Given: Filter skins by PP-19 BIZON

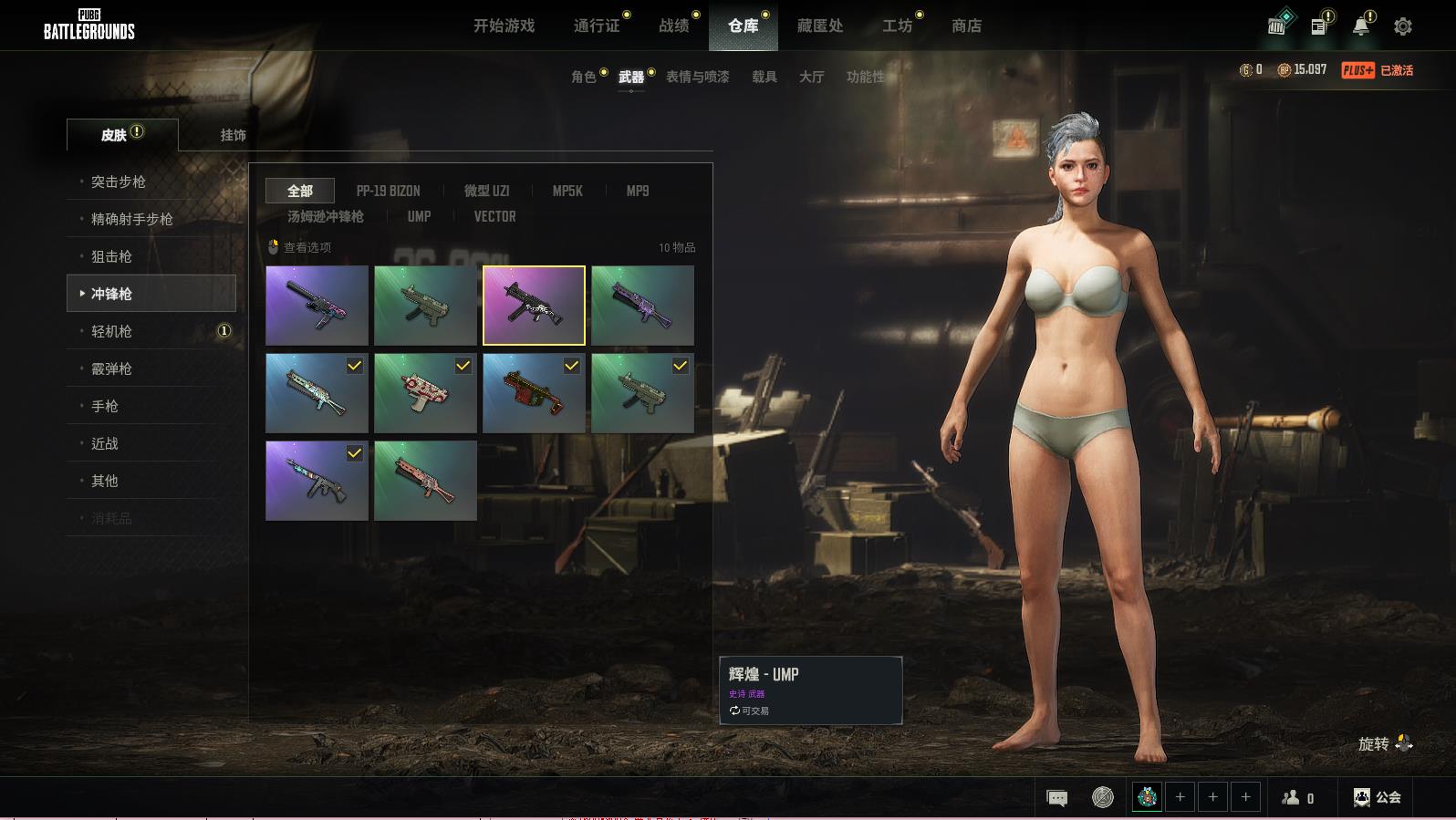Looking at the screenshot, I should pyautogui.click(x=388, y=191).
